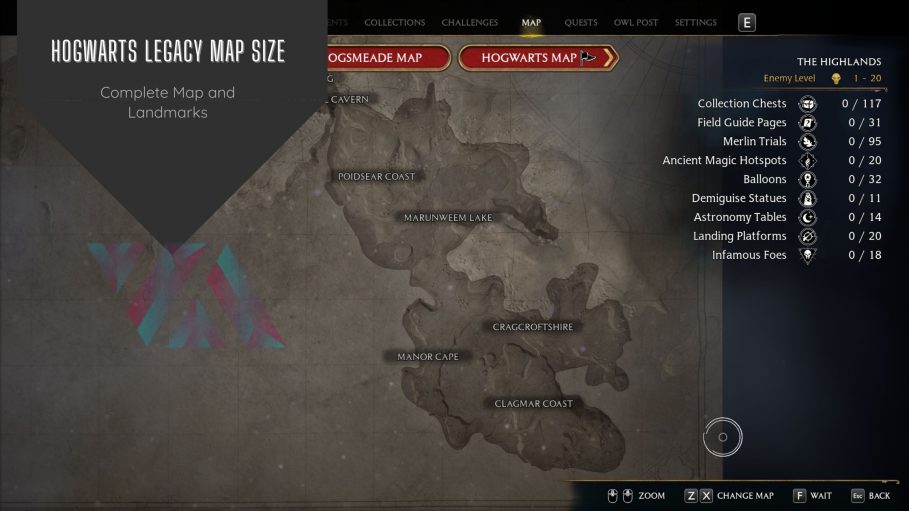
Task: Select the Ancient Magic Hotspots entry
Action: (x=724, y=160)
